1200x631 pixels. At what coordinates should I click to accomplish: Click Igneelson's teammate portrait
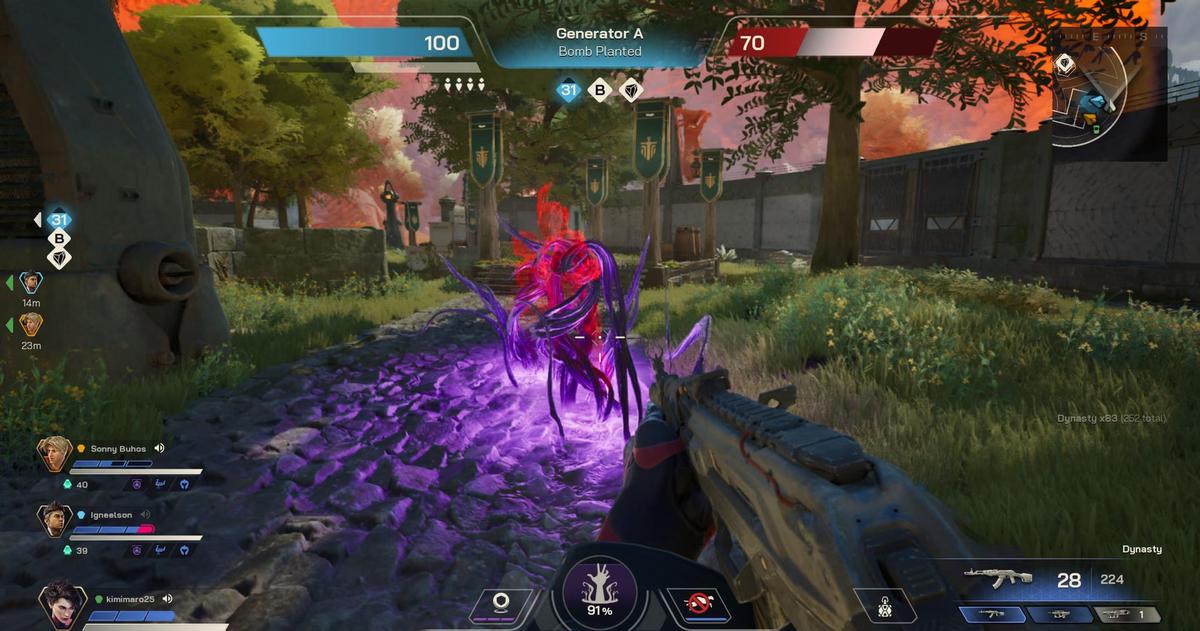[54, 519]
